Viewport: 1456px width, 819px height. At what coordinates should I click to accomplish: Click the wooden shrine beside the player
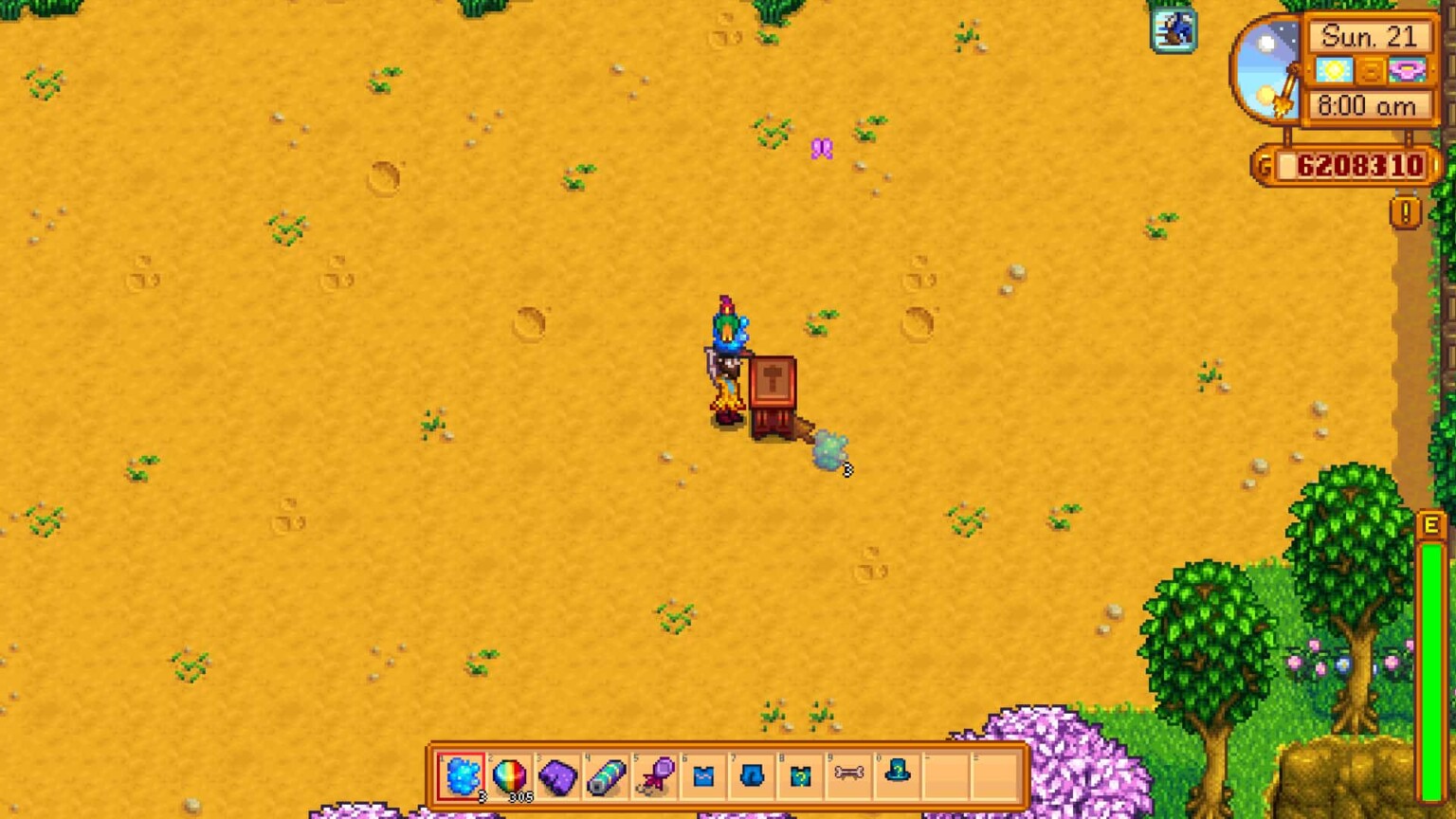click(x=773, y=393)
